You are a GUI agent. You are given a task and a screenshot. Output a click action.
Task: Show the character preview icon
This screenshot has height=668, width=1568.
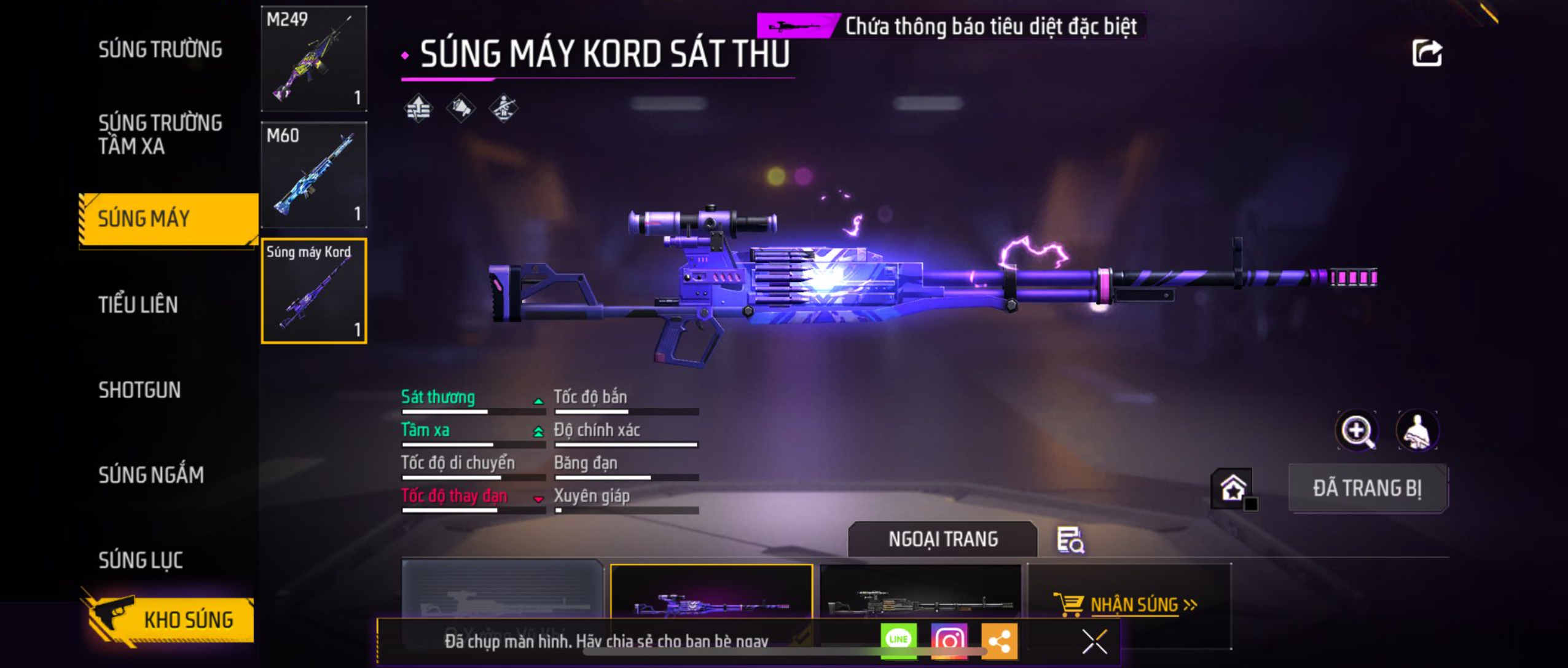click(1417, 431)
